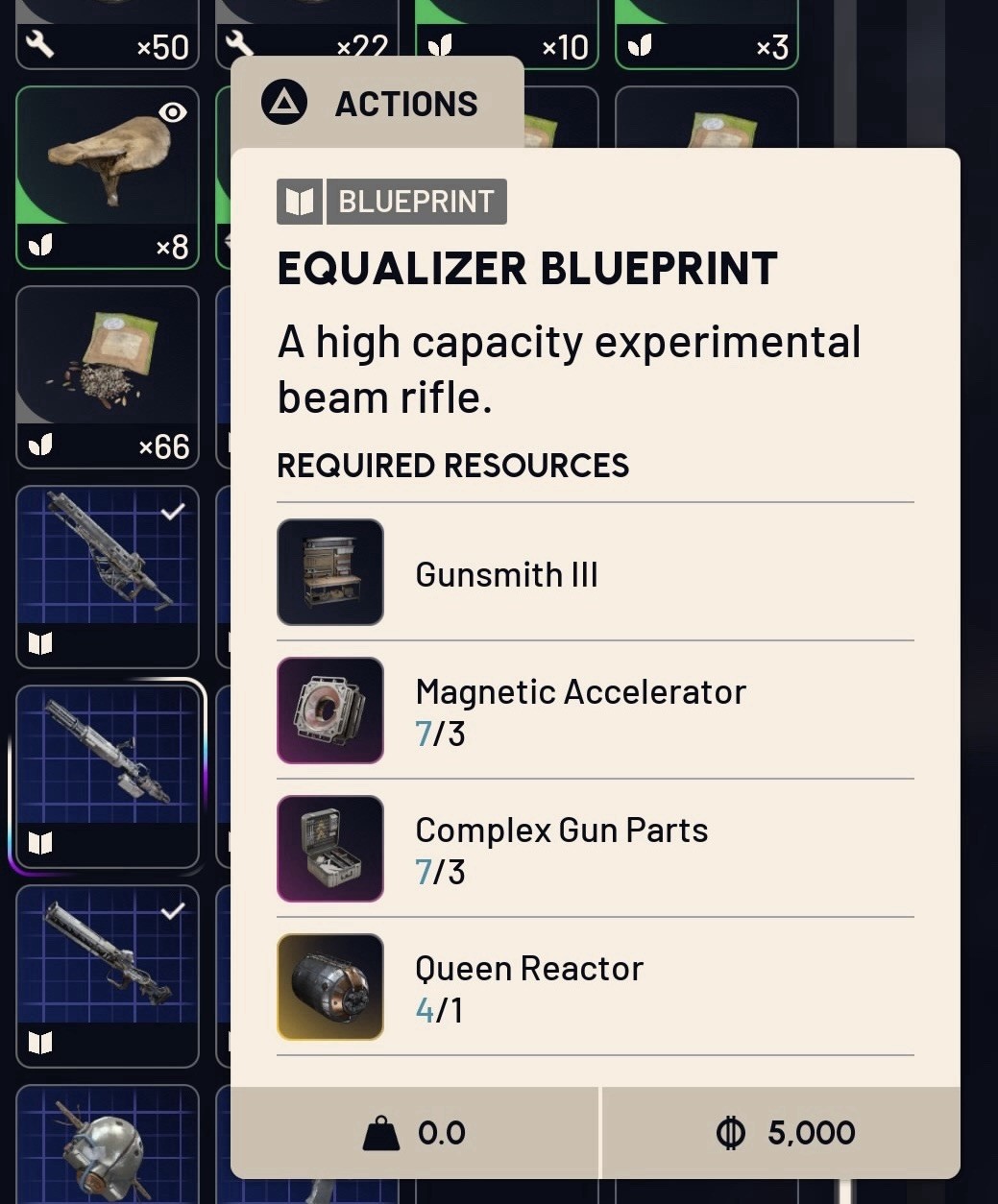Select the mushroom stack of 8

108,178
